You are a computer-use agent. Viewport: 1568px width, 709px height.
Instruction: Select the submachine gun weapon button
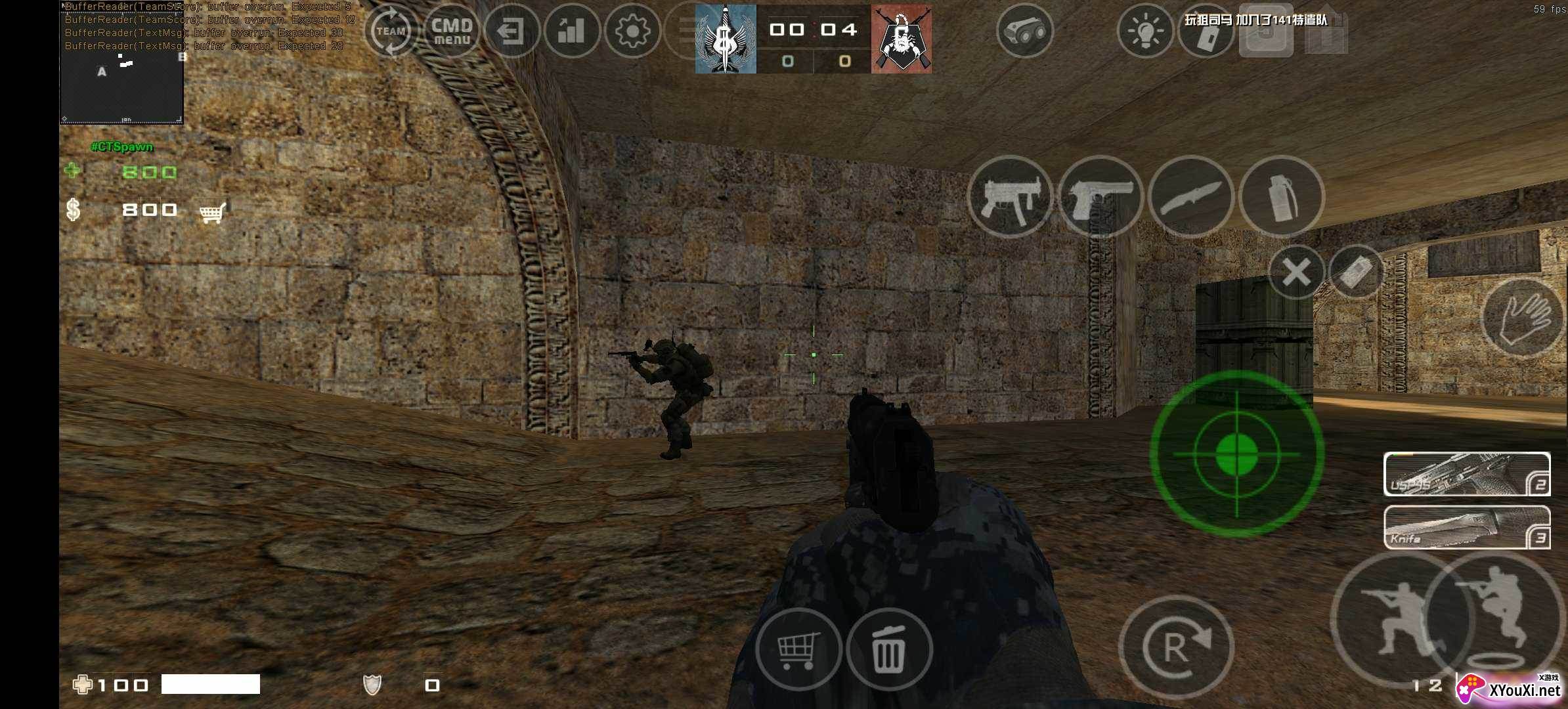pyautogui.click(x=1010, y=196)
